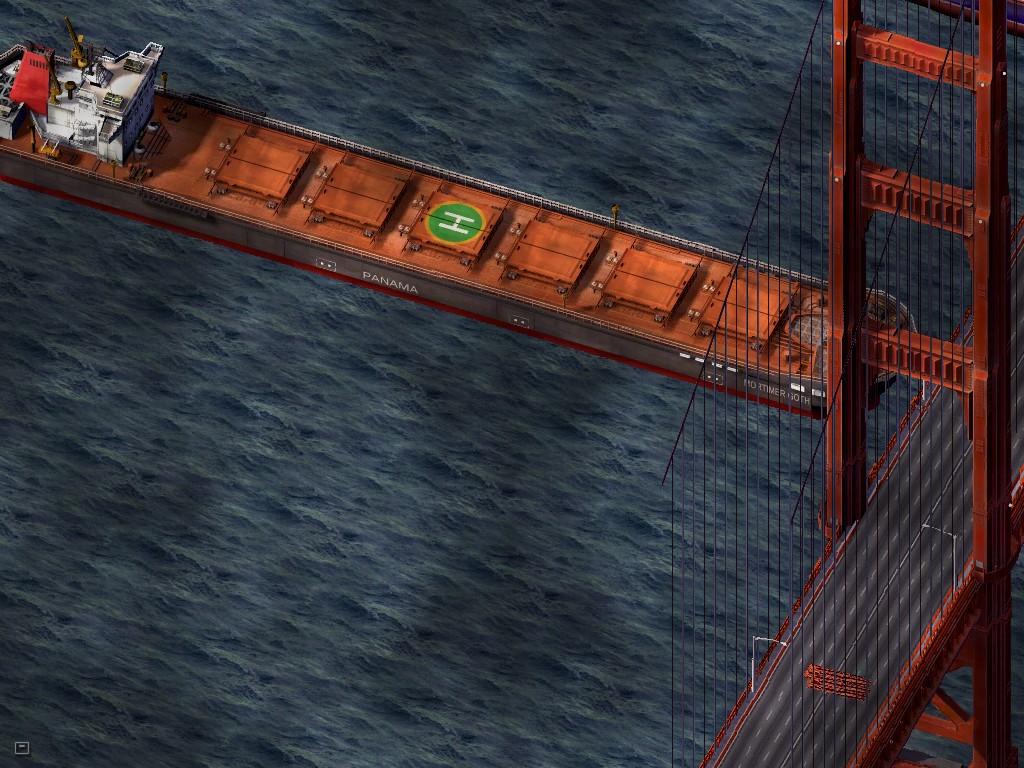Click the small interface restore button
This screenshot has width=1024, height=768.
click(22, 747)
